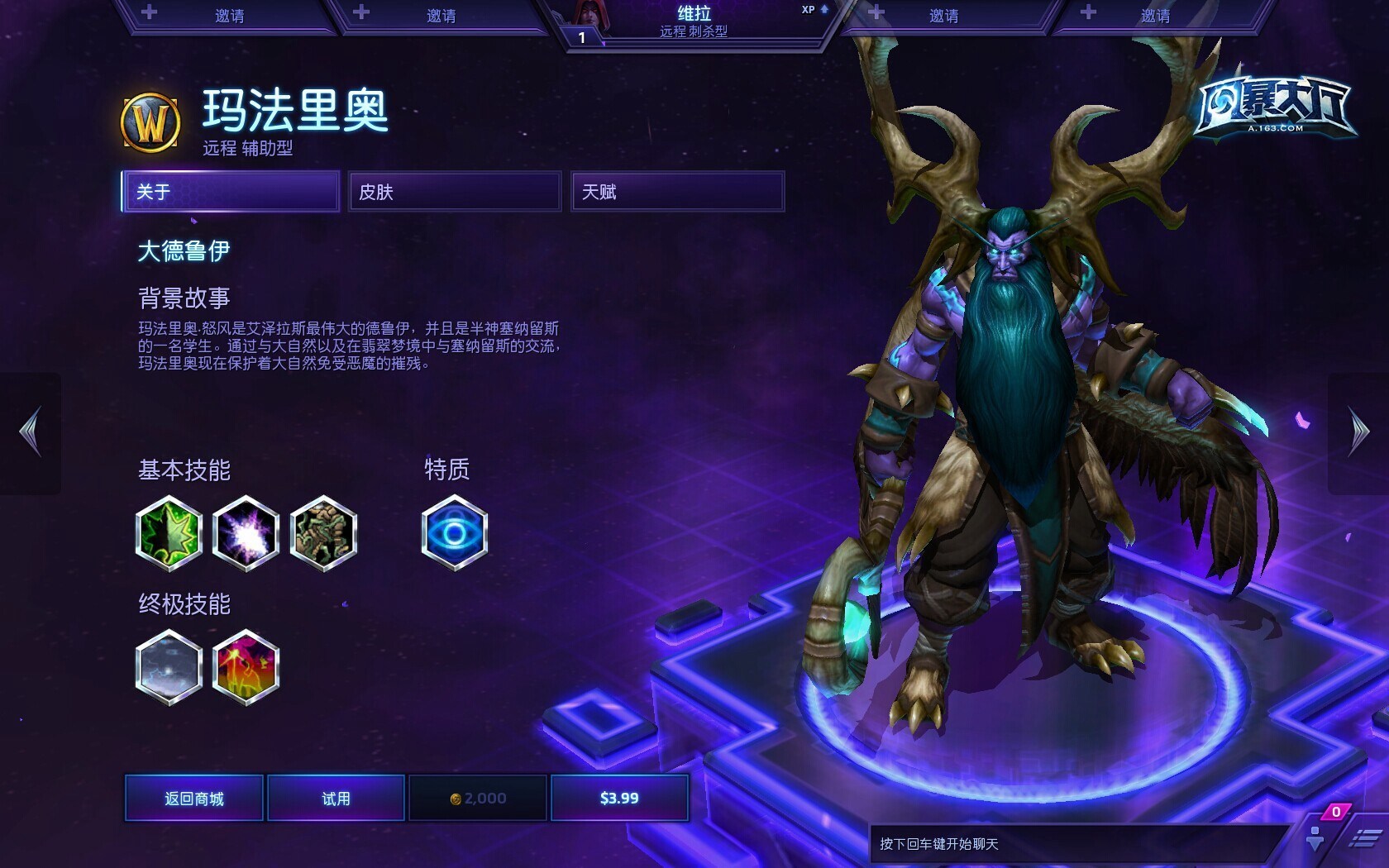Switch to the 关于 tab

(x=230, y=192)
